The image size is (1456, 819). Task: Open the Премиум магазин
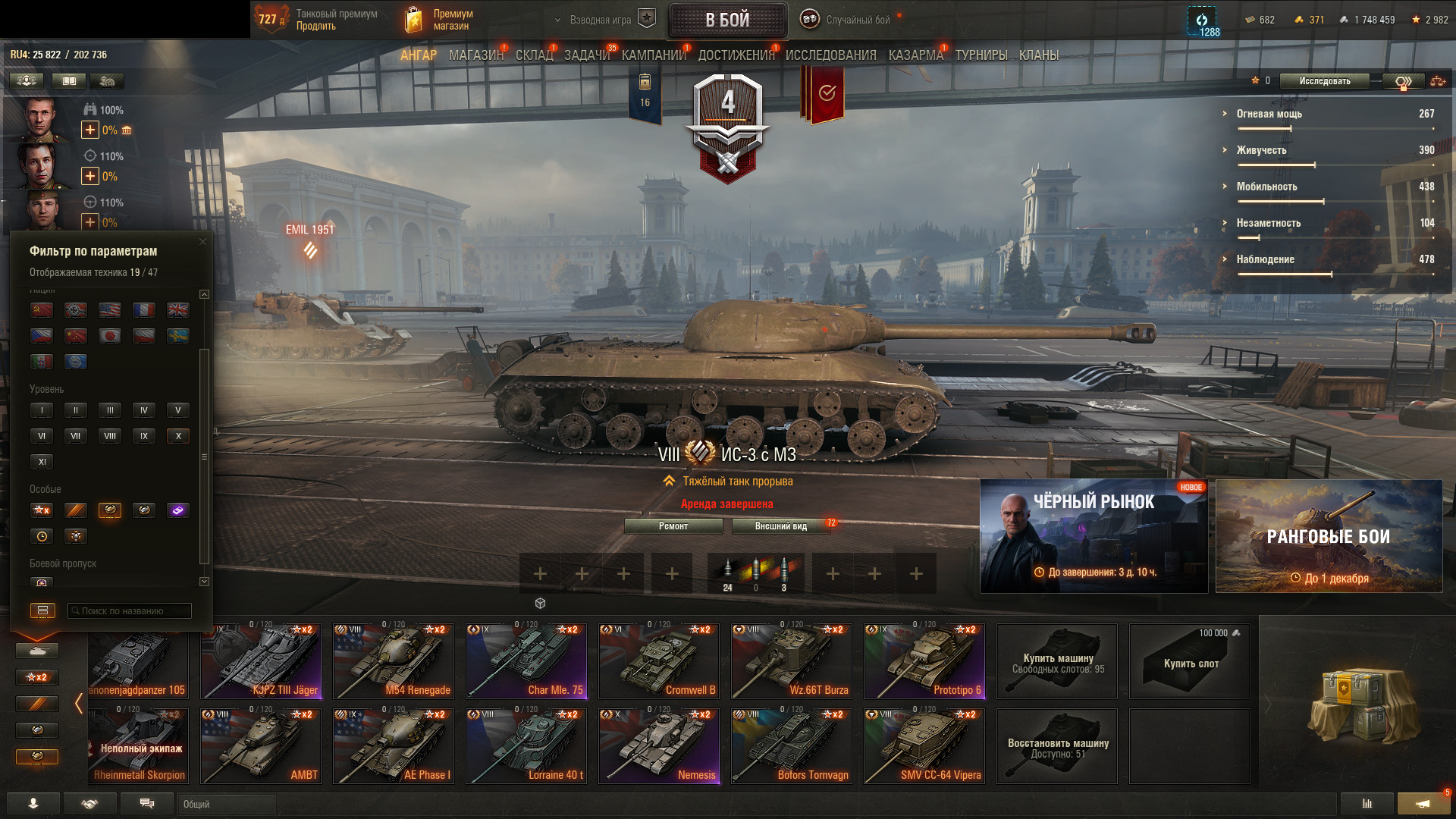coord(440,20)
